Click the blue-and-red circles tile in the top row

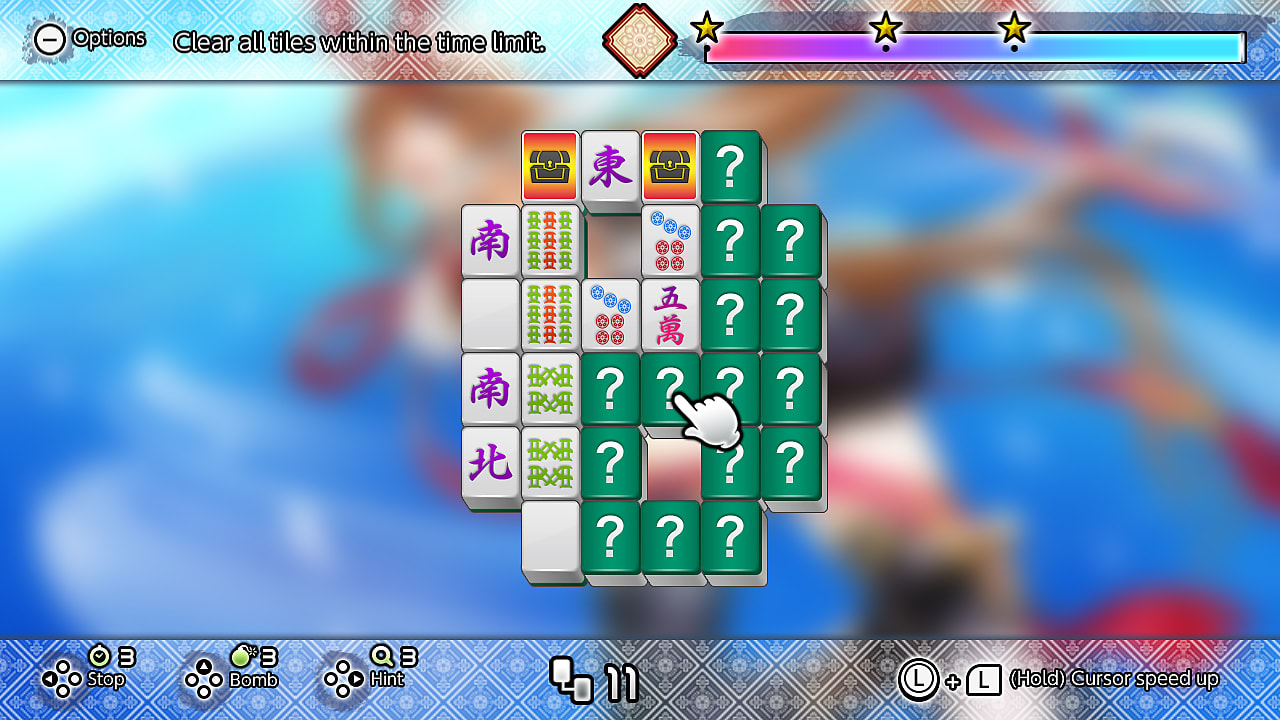pyautogui.click(x=672, y=240)
